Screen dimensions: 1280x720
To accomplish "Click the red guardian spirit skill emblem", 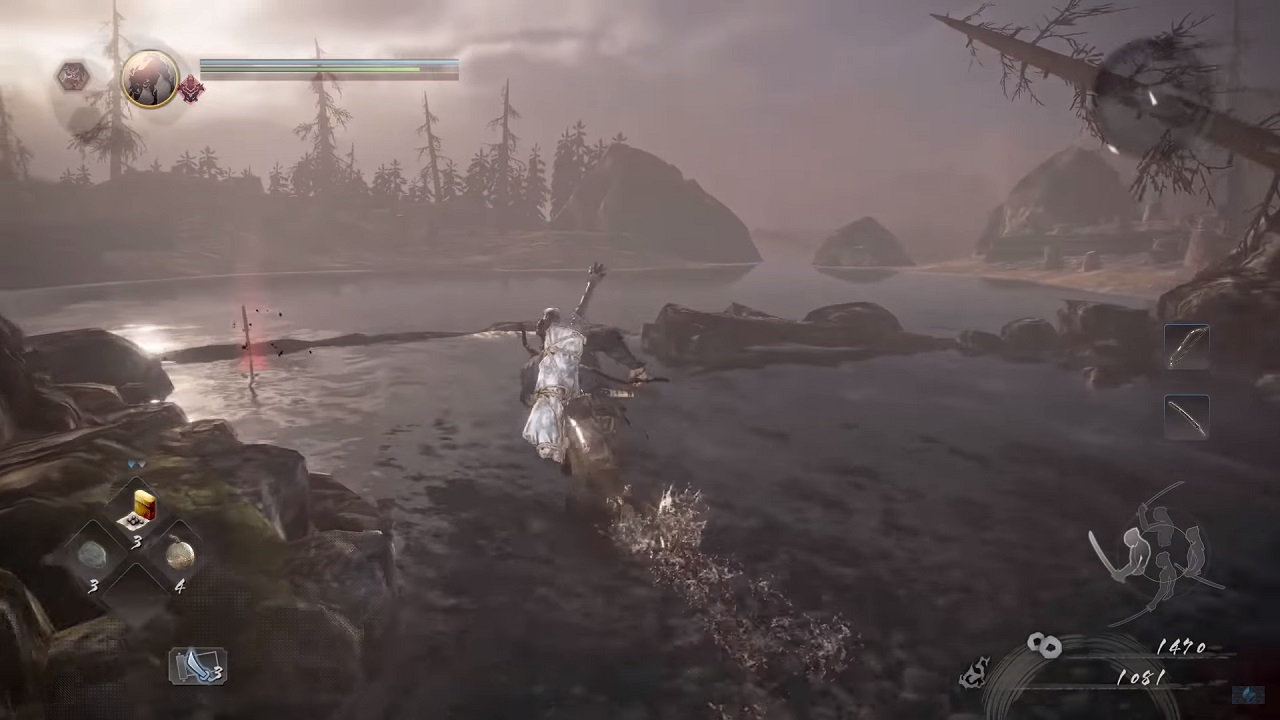I will (191, 88).
